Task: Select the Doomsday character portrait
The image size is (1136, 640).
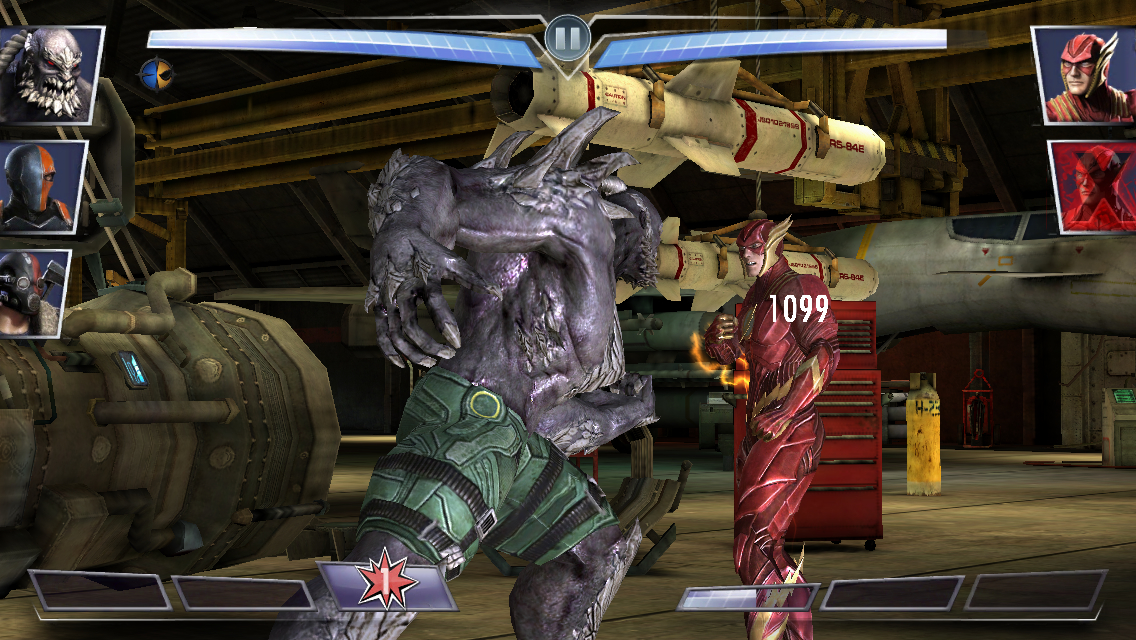Action: (49, 74)
